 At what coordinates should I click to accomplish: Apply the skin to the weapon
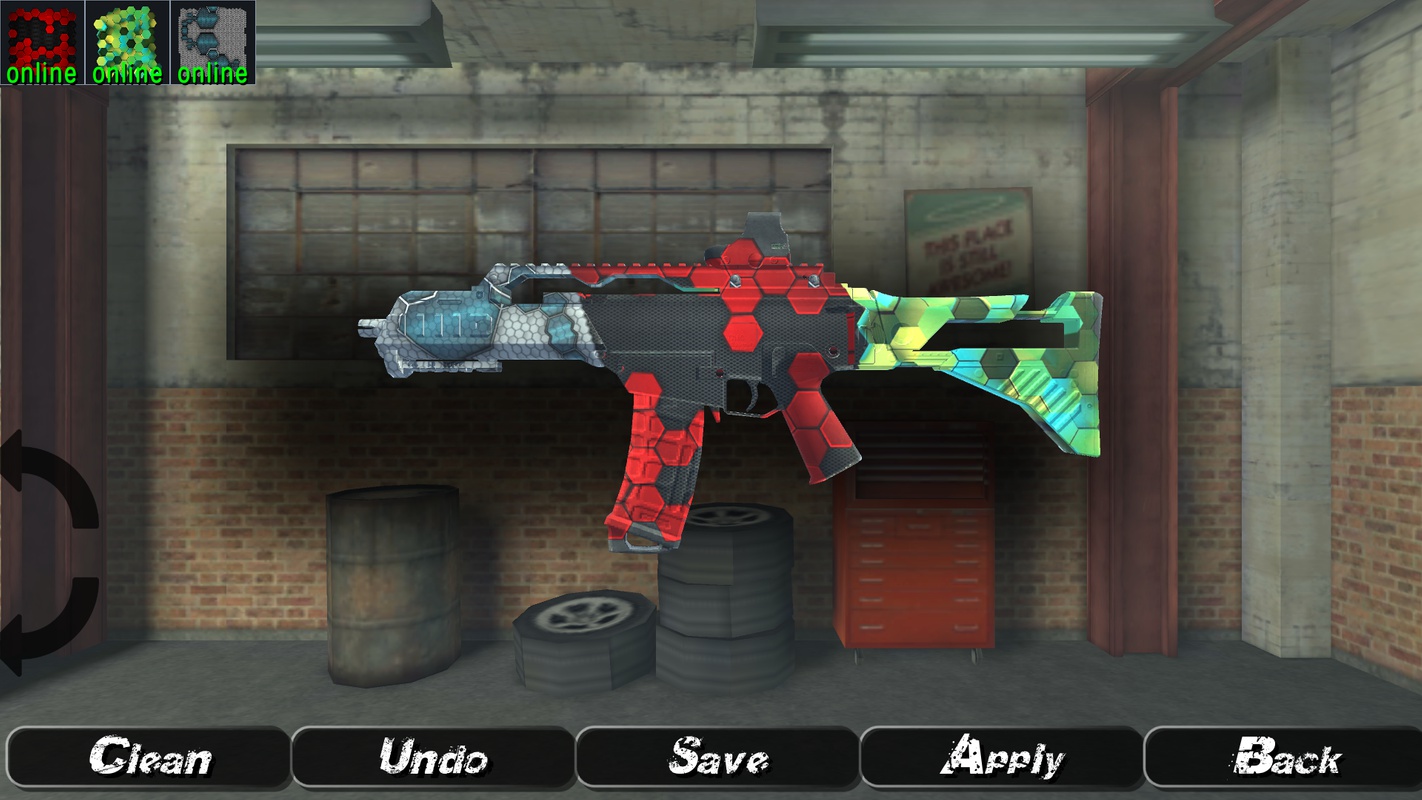pos(1001,757)
